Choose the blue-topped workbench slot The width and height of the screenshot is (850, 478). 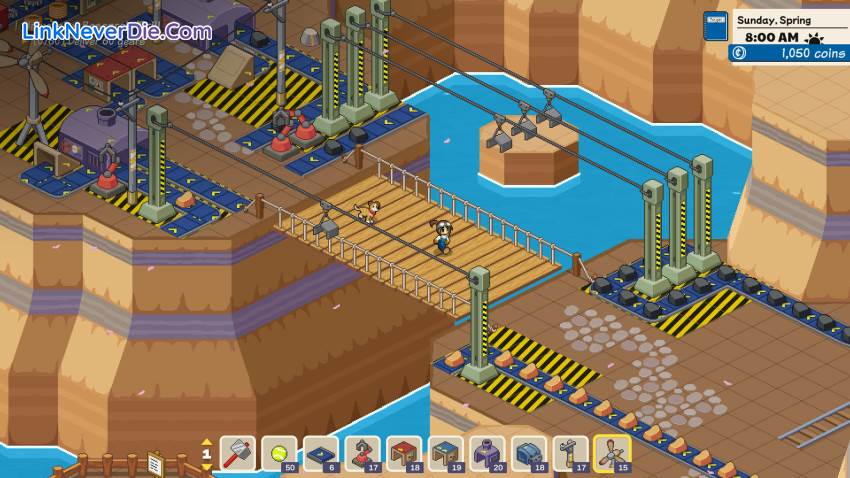(446, 454)
